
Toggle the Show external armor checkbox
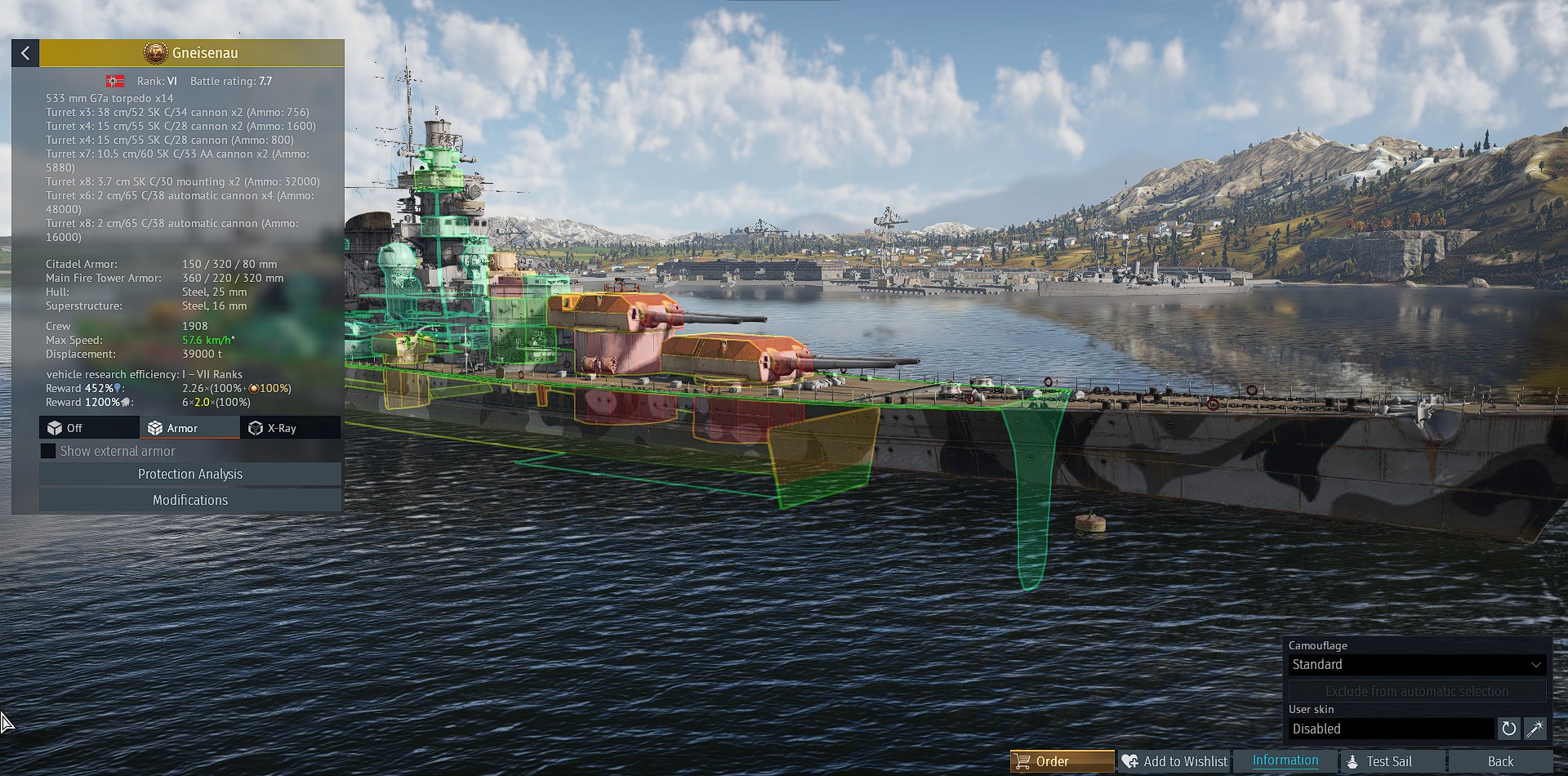tap(48, 451)
